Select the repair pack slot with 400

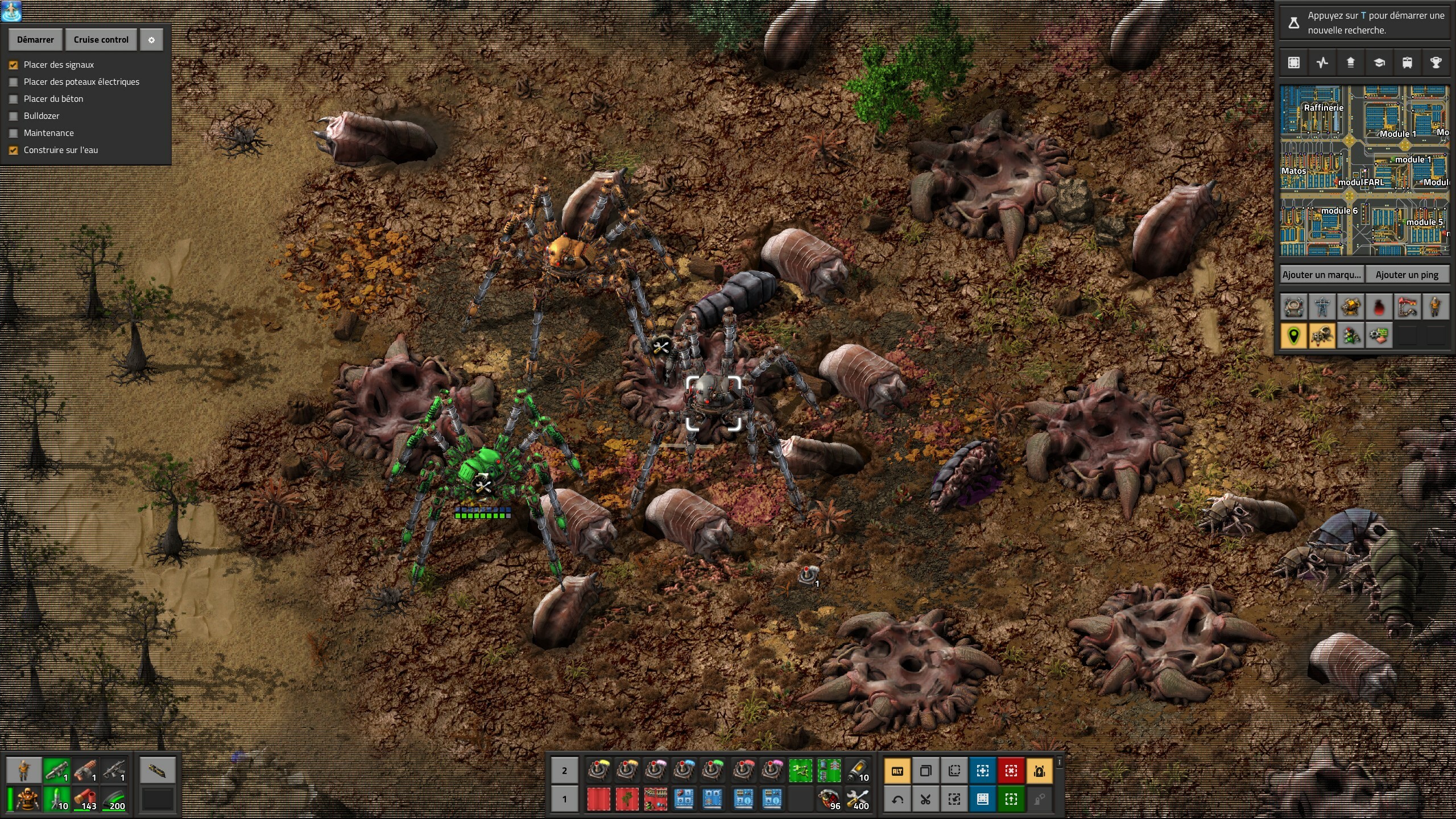857,799
